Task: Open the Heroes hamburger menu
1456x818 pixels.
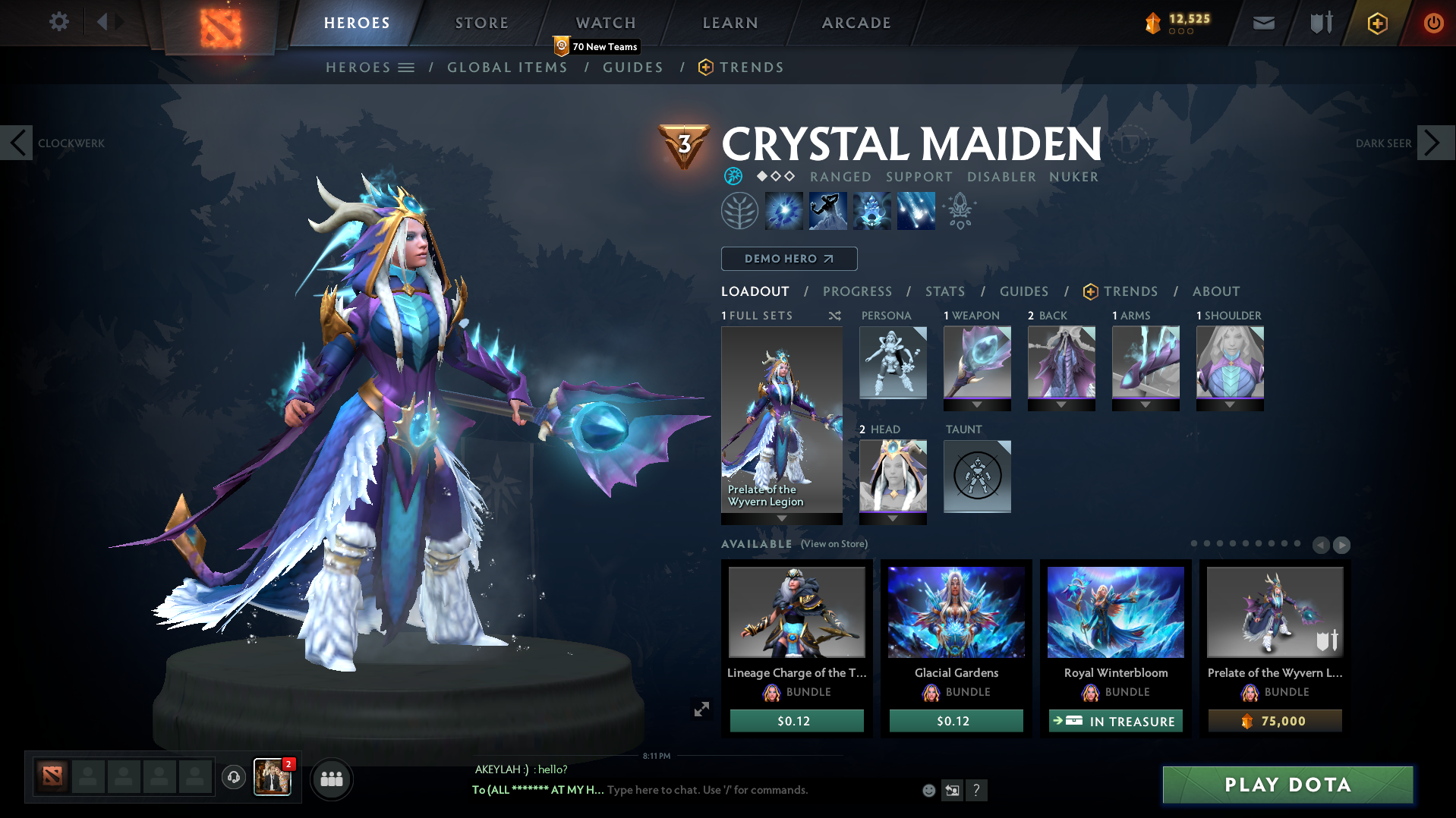Action: pos(408,67)
